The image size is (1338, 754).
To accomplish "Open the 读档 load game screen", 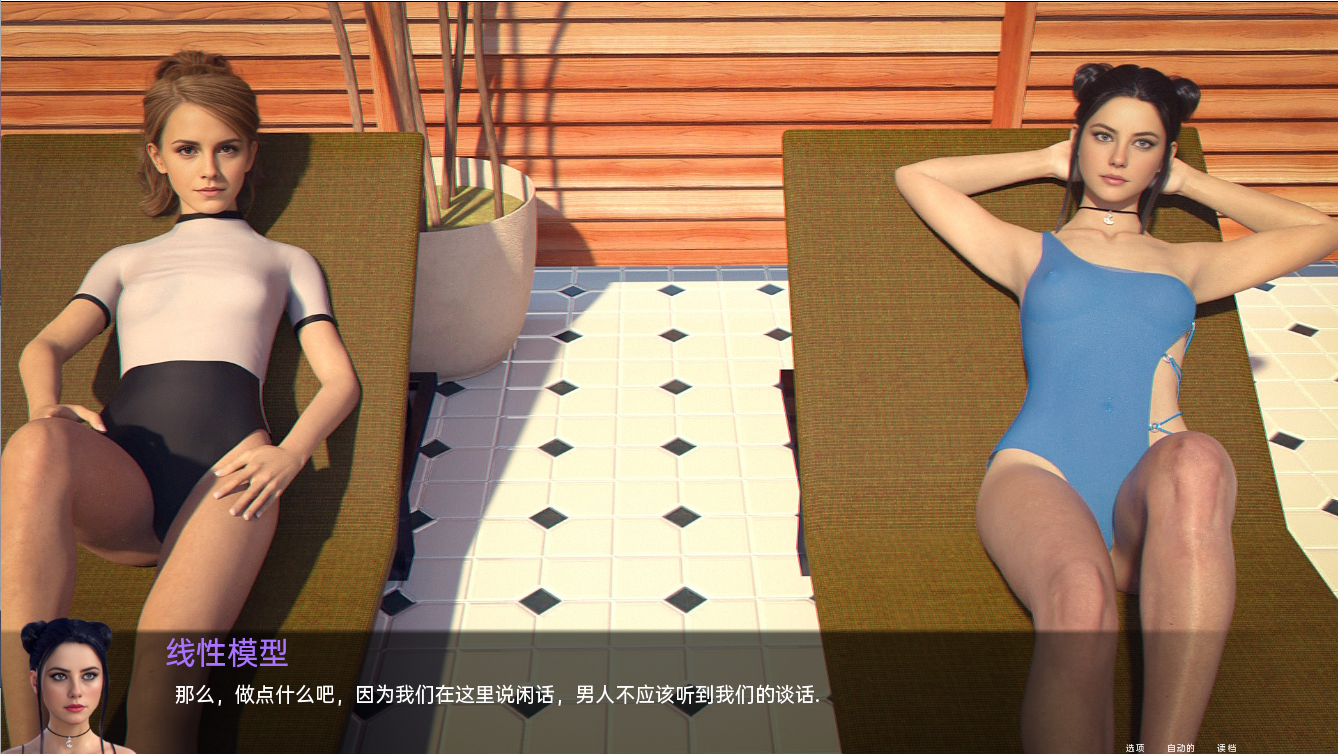I will 1227,747.
